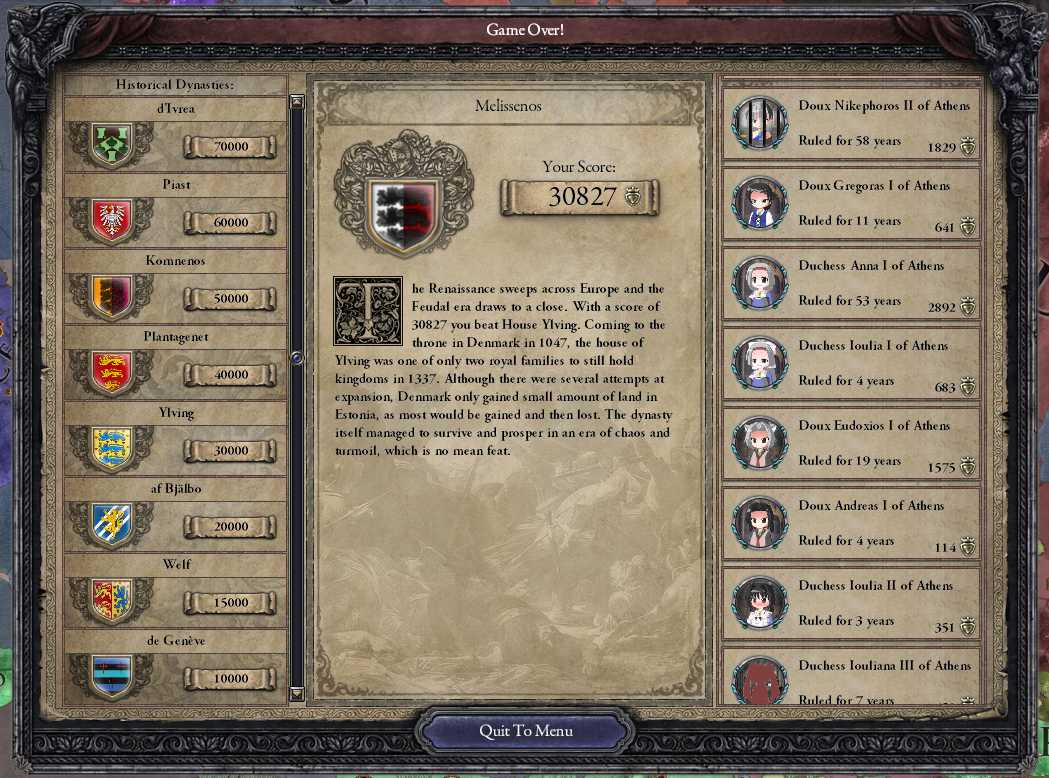View Doux Gregoras I of Athens
This screenshot has height=778, width=1049.
(850, 203)
